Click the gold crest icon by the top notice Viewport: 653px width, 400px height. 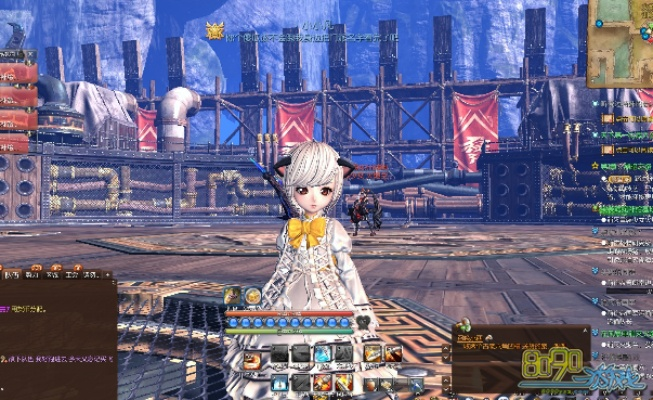click(x=215, y=31)
